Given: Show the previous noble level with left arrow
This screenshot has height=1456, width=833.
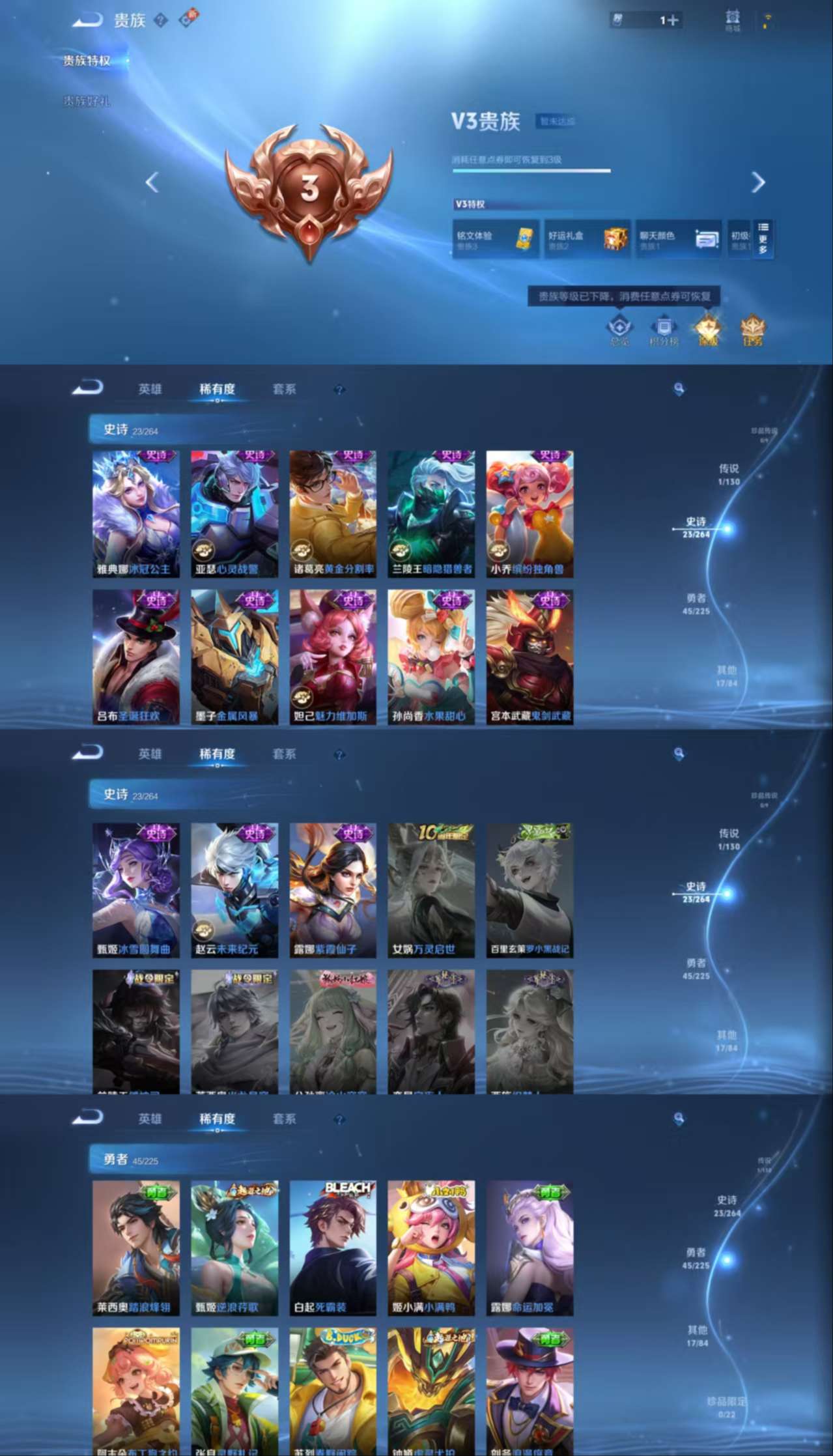Looking at the screenshot, I should [x=152, y=182].
